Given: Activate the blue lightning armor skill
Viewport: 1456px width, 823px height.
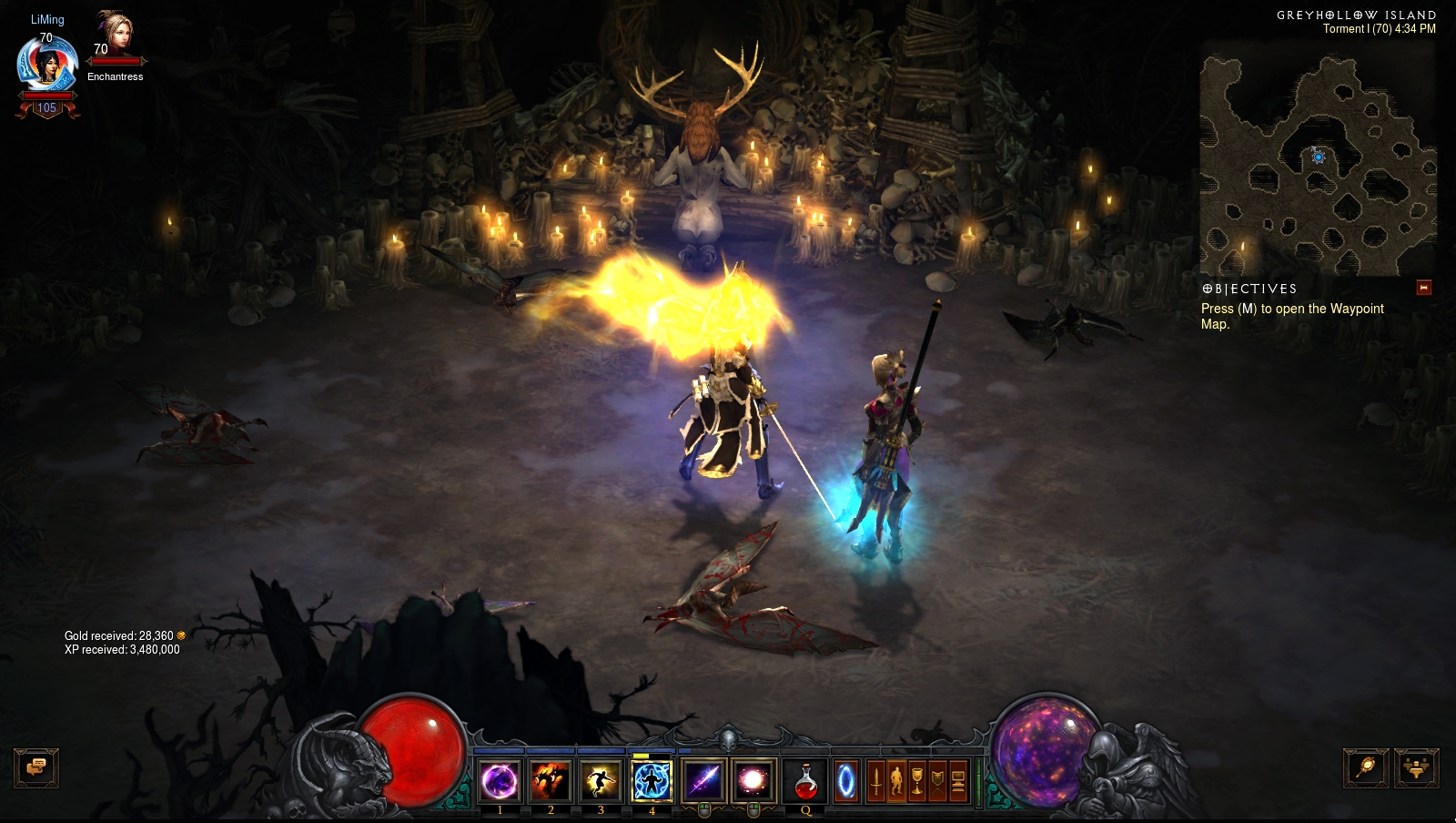Looking at the screenshot, I should click(652, 781).
